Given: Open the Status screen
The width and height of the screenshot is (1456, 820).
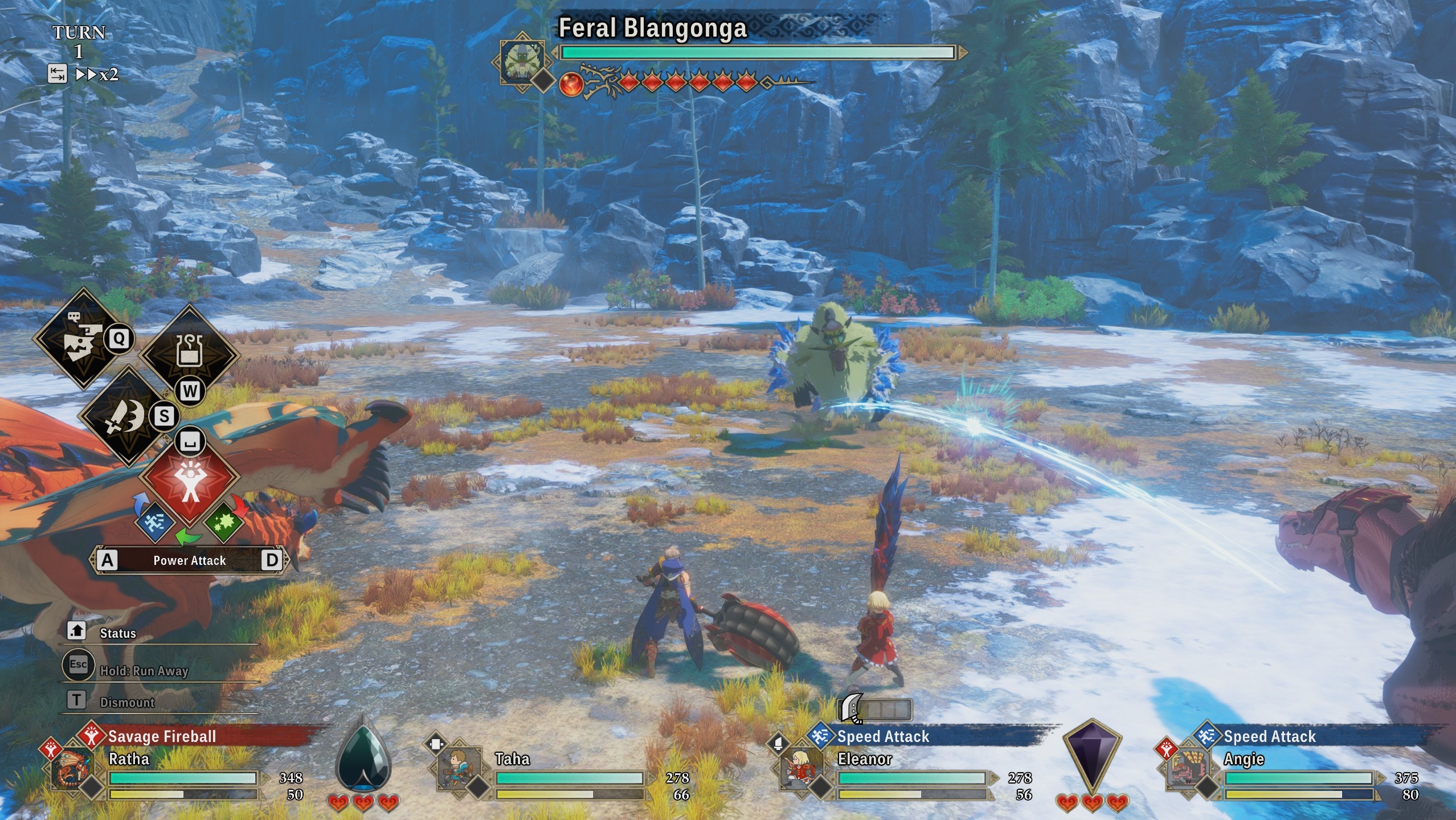Looking at the screenshot, I should click(x=118, y=633).
